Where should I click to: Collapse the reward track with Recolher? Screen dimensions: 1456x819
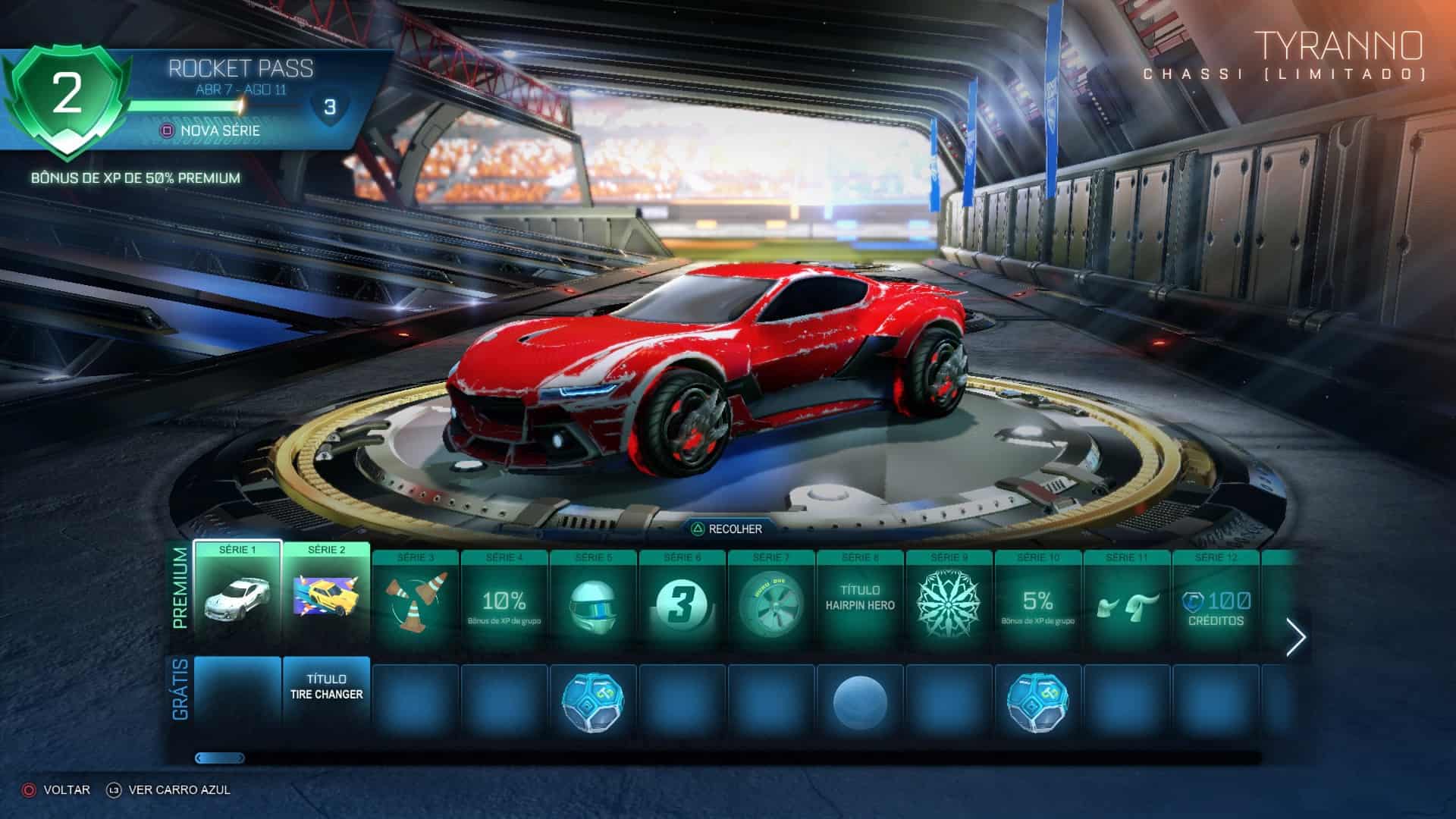(x=726, y=529)
